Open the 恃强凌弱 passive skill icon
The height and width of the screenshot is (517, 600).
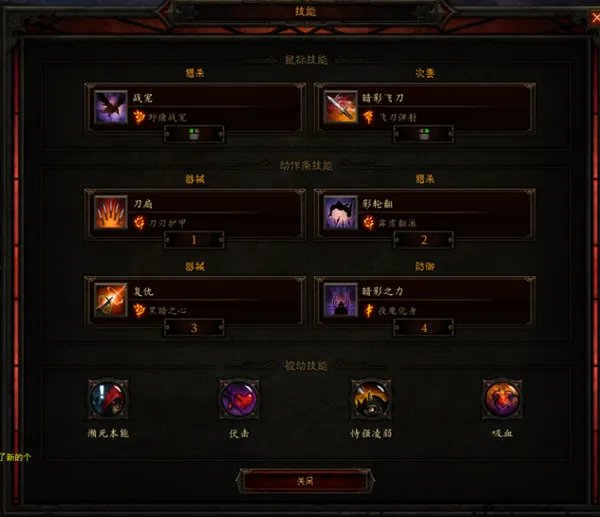click(x=370, y=399)
